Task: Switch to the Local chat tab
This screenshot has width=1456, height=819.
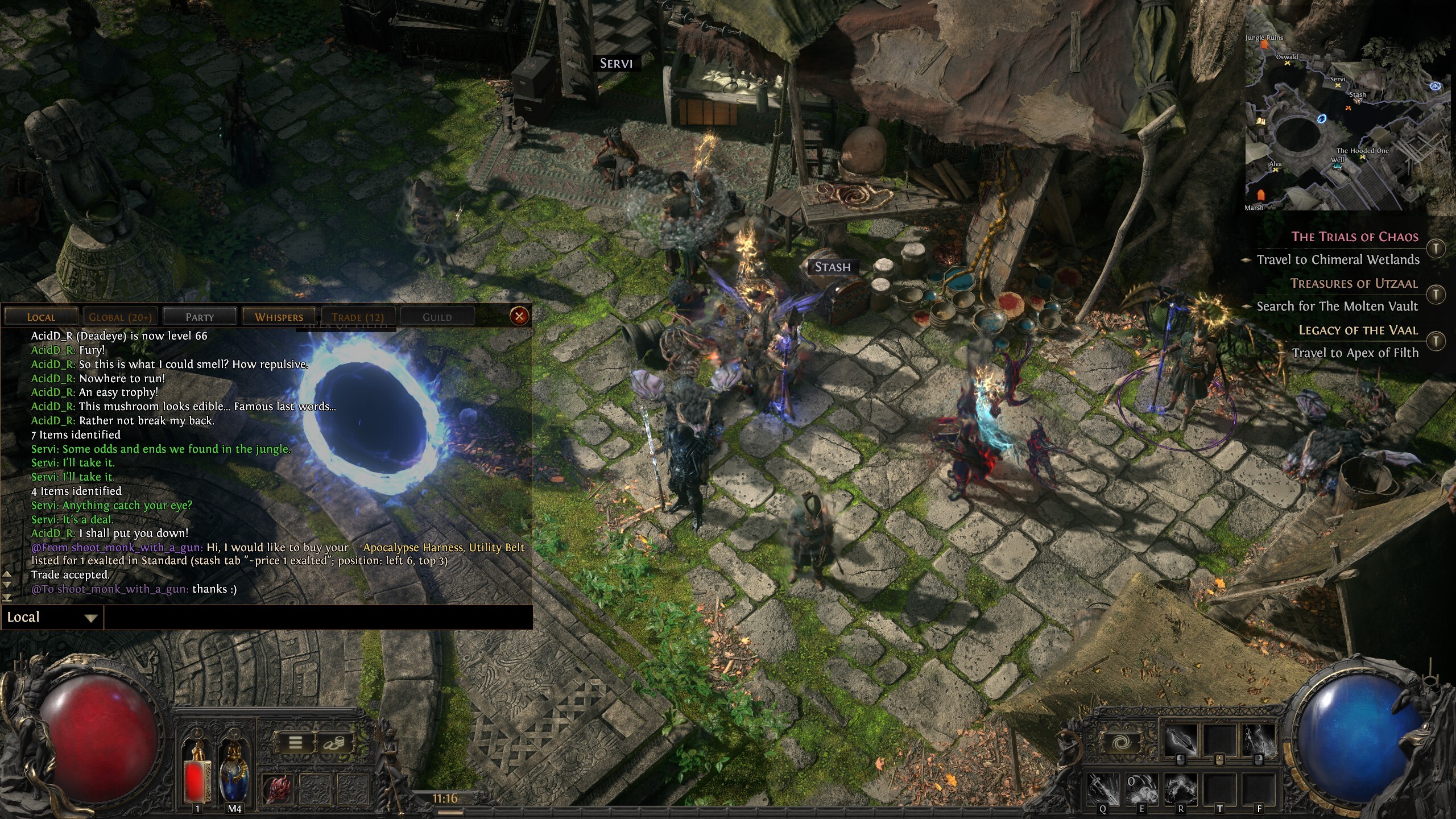Action: 41,317
